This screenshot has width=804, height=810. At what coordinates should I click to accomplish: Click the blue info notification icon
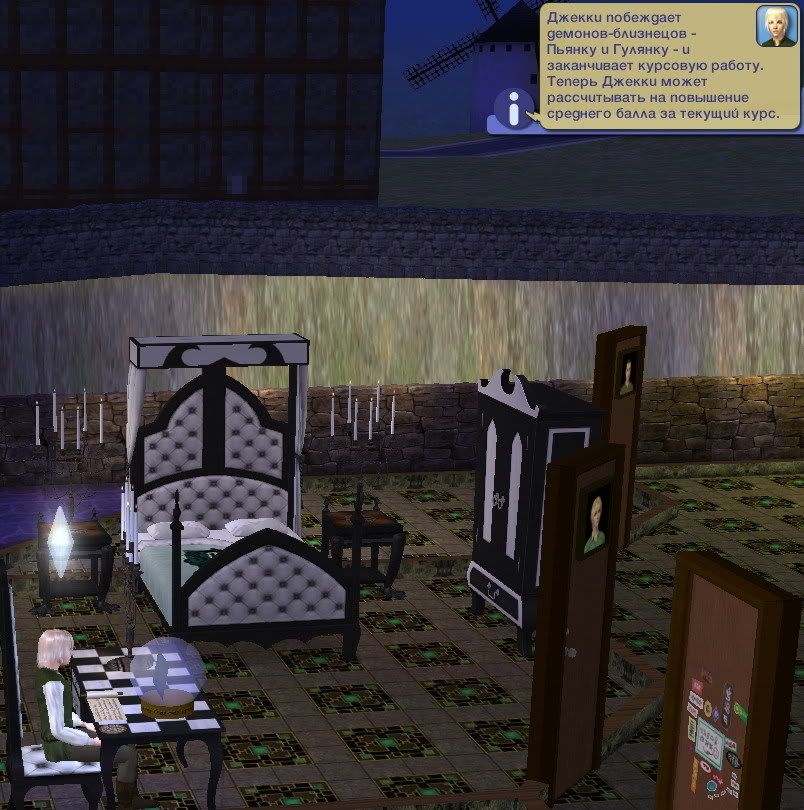(x=515, y=108)
